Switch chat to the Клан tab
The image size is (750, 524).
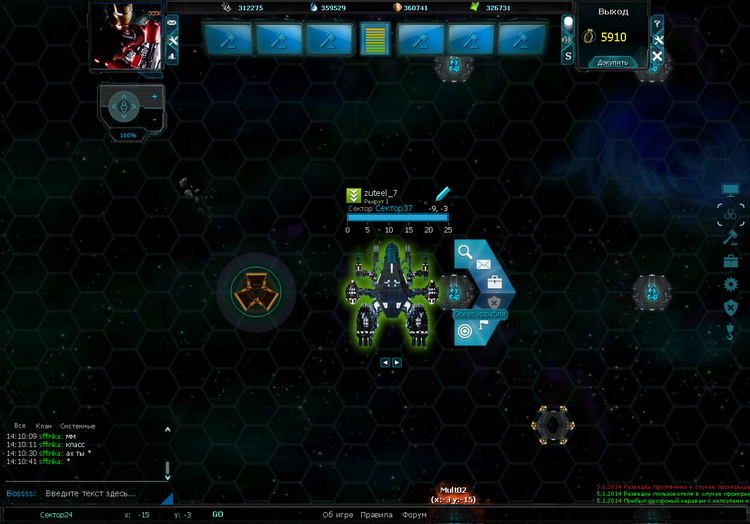pos(43,426)
